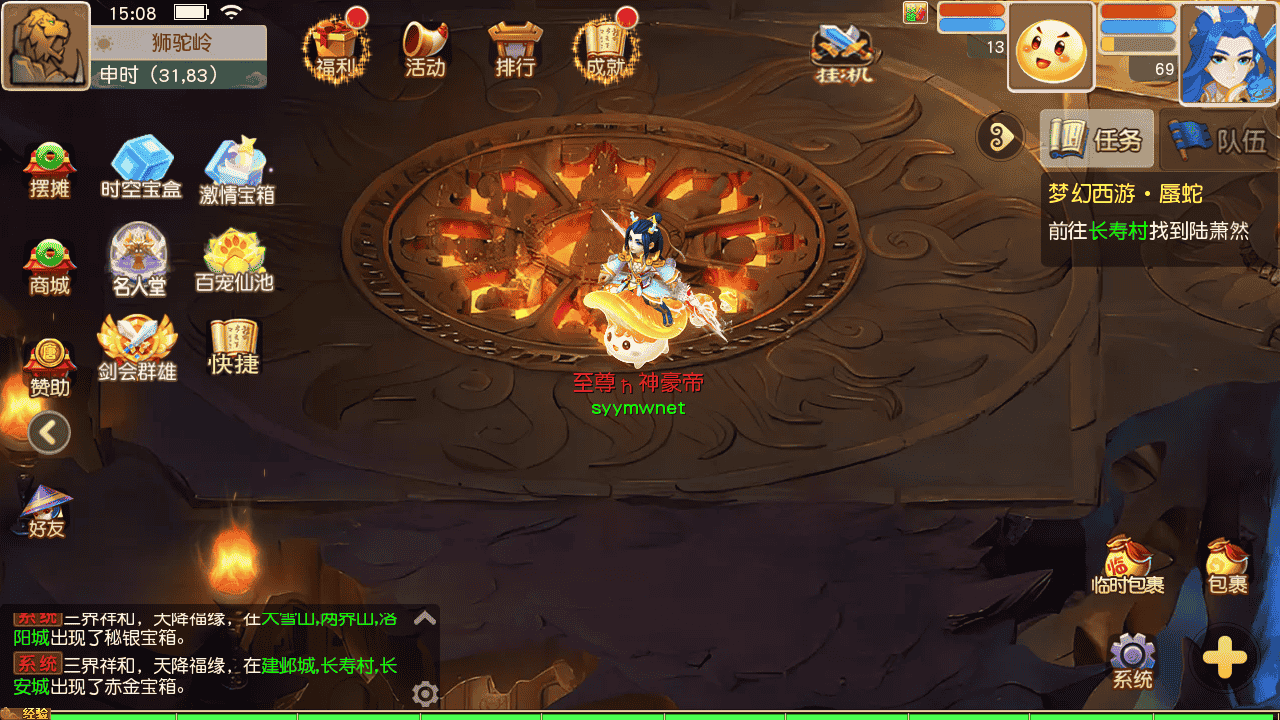Open the 好友 friends list
The image size is (1280, 720).
(x=47, y=512)
